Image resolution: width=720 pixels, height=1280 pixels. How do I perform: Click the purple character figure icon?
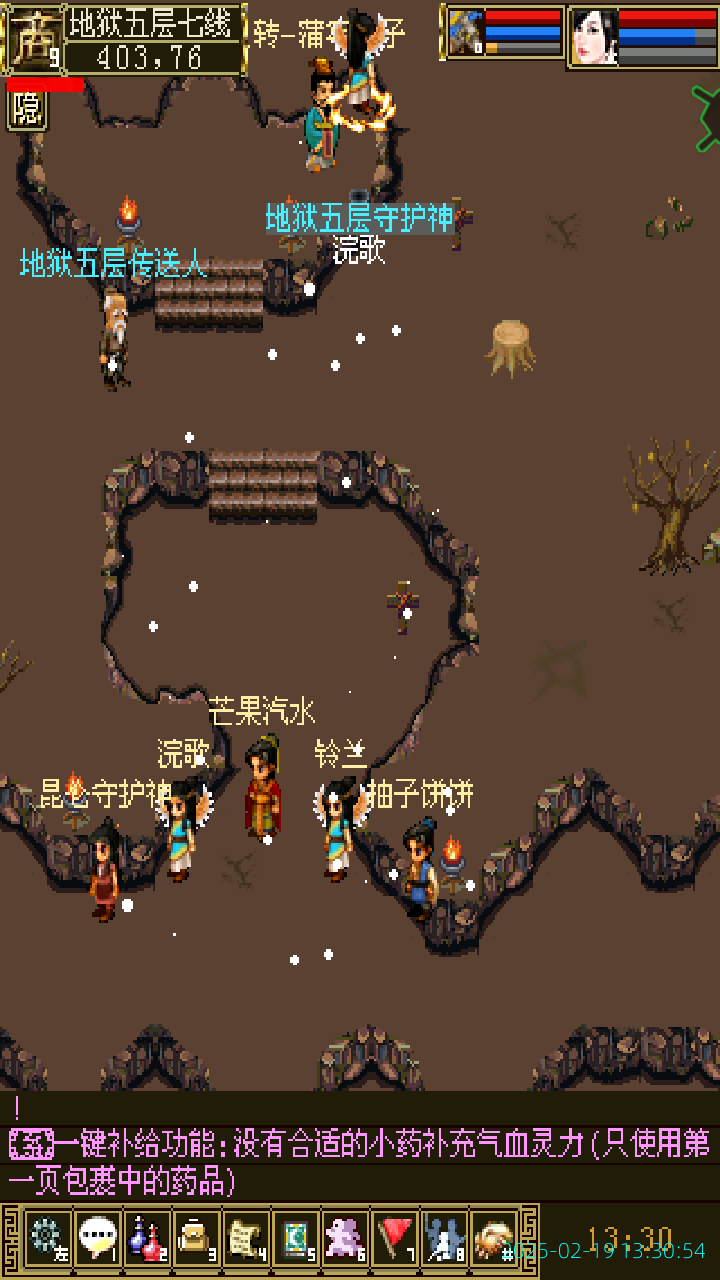(x=346, y=1240)
